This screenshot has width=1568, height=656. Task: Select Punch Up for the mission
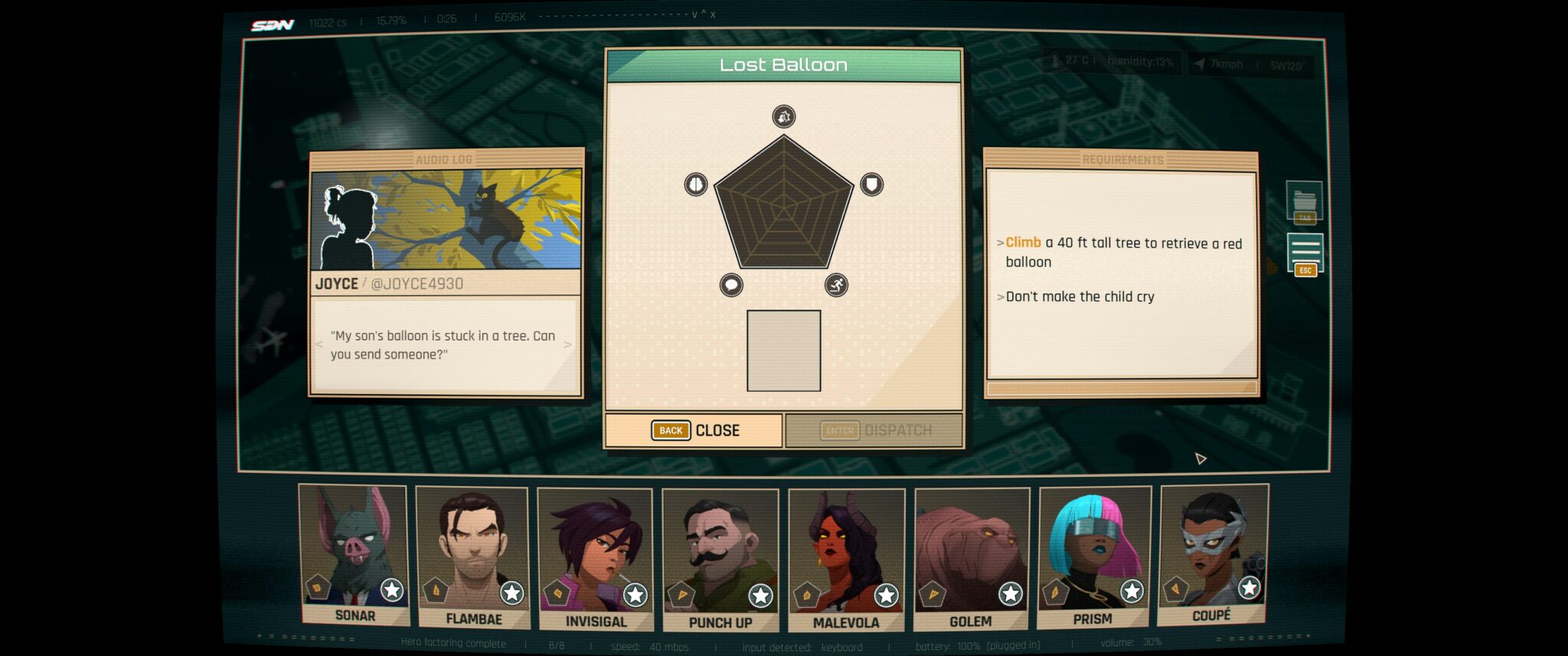pyautogui.click(x=720, y=560)
